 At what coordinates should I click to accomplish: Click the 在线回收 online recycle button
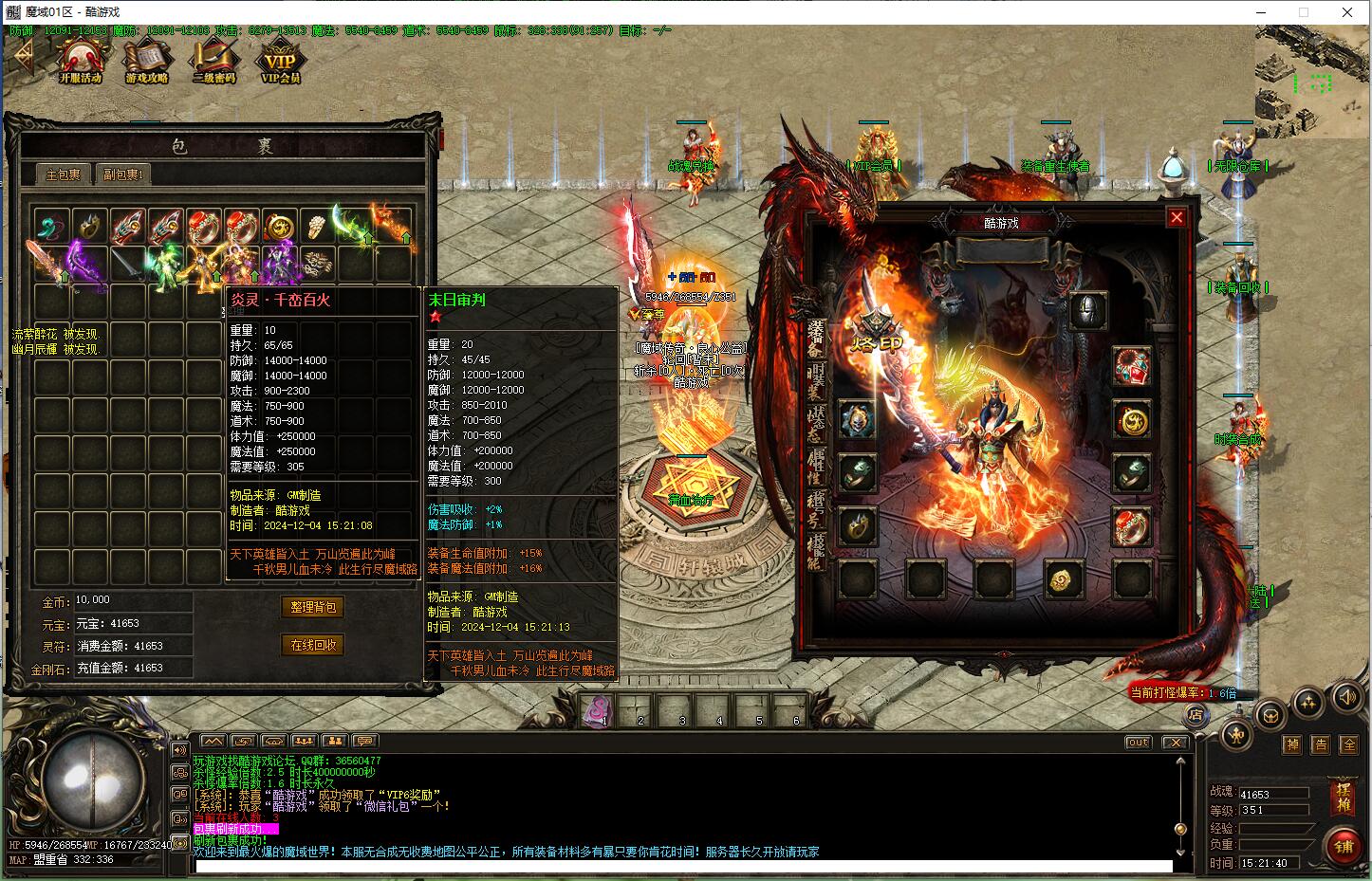coord(312,645)
